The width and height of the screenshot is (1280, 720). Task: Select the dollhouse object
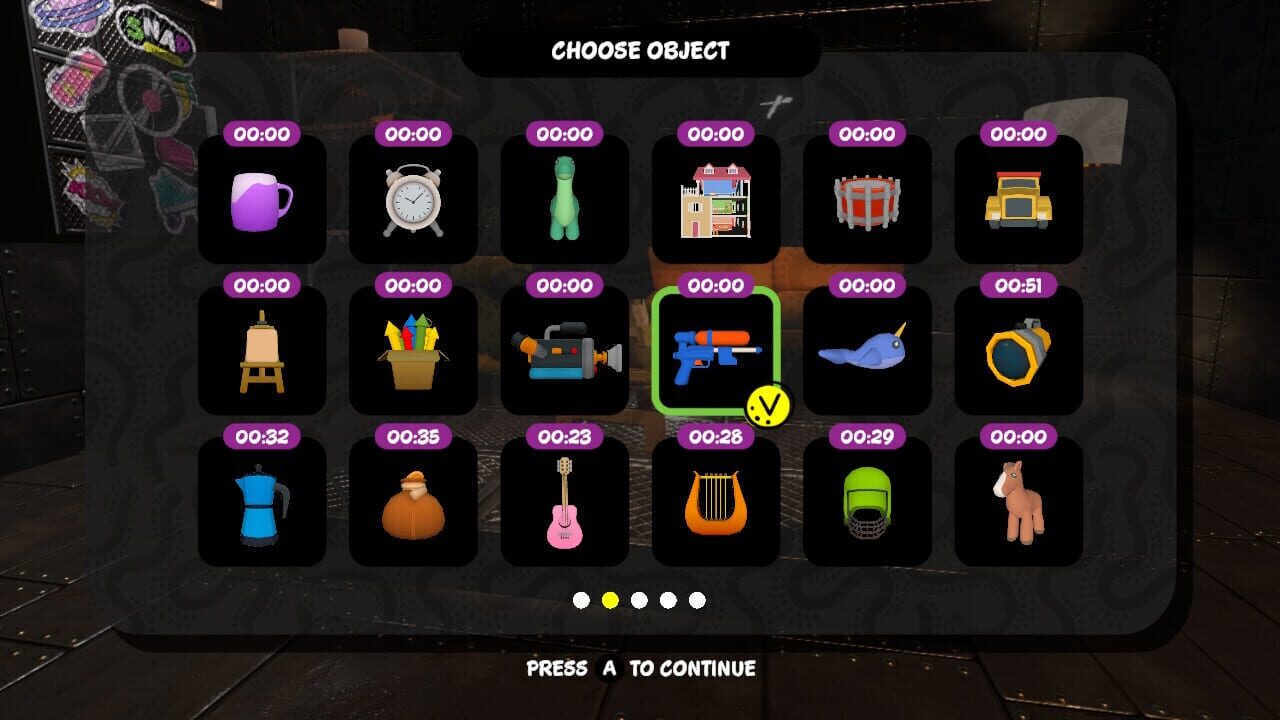click(716, 200)
